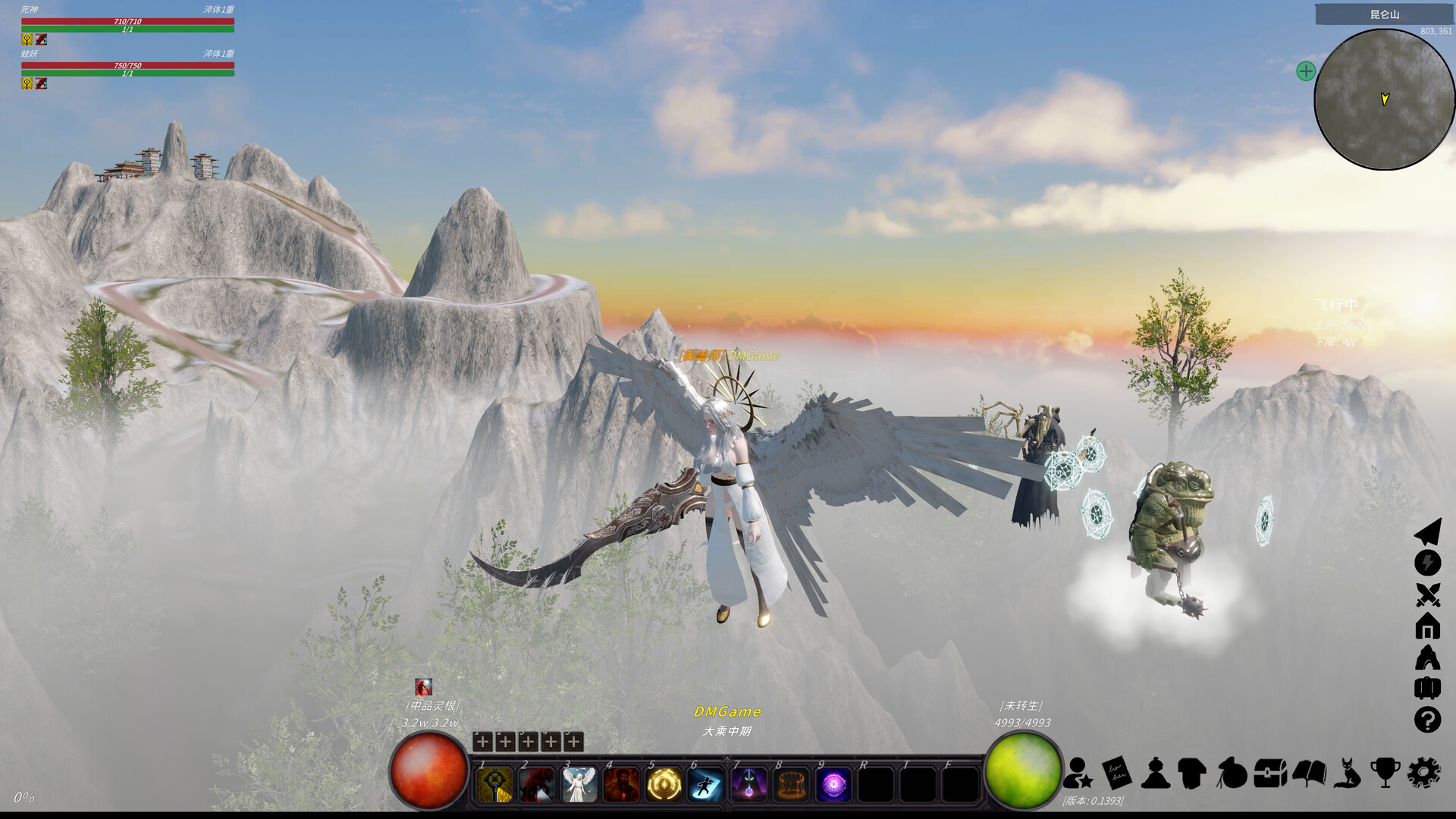Toggle the lightning quick-action mode
The height and width of the screenshot is (819, 1456).
(1429, 561)
